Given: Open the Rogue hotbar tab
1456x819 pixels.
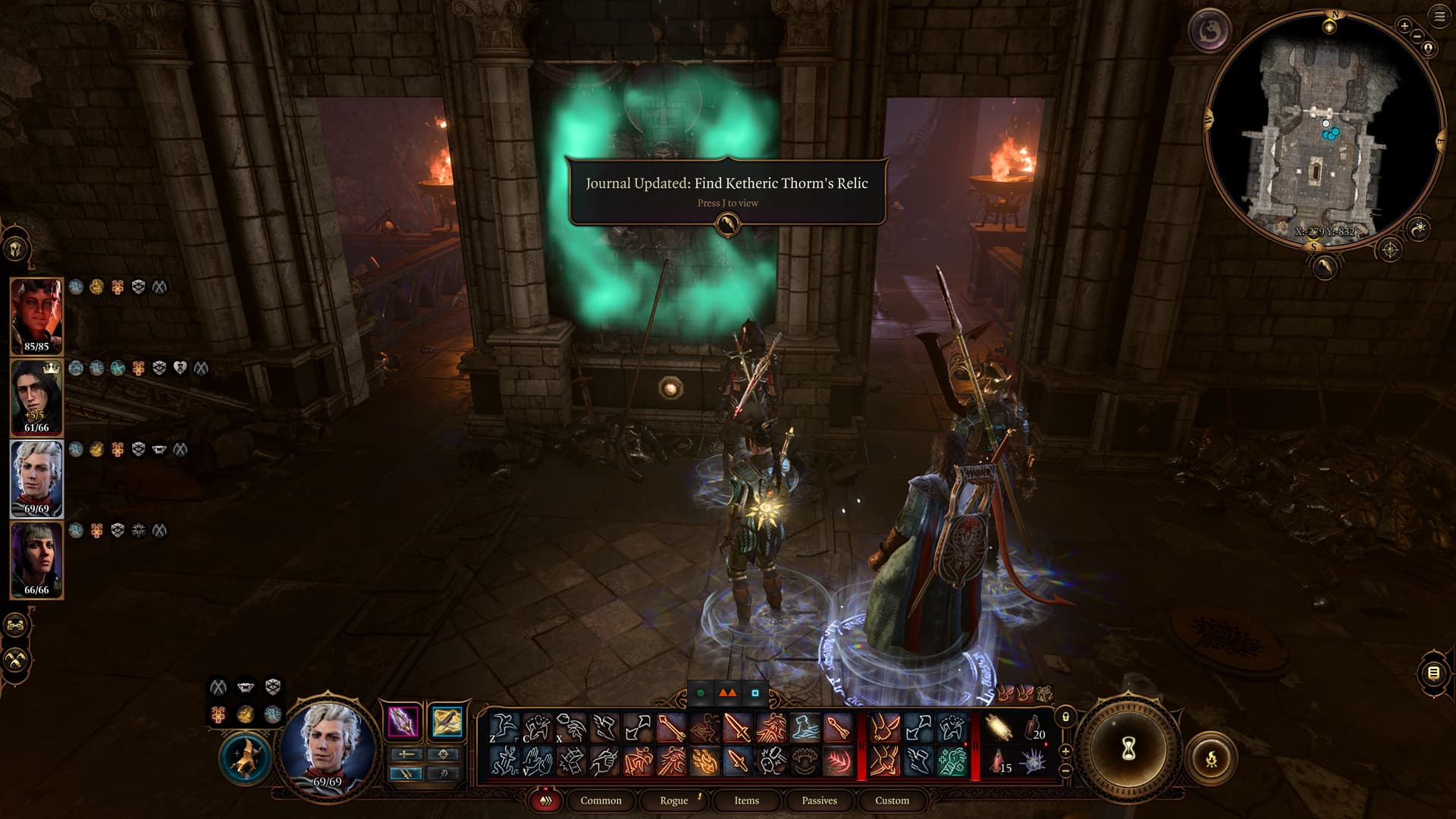Looking at the screenshot, I should (673, 800).
